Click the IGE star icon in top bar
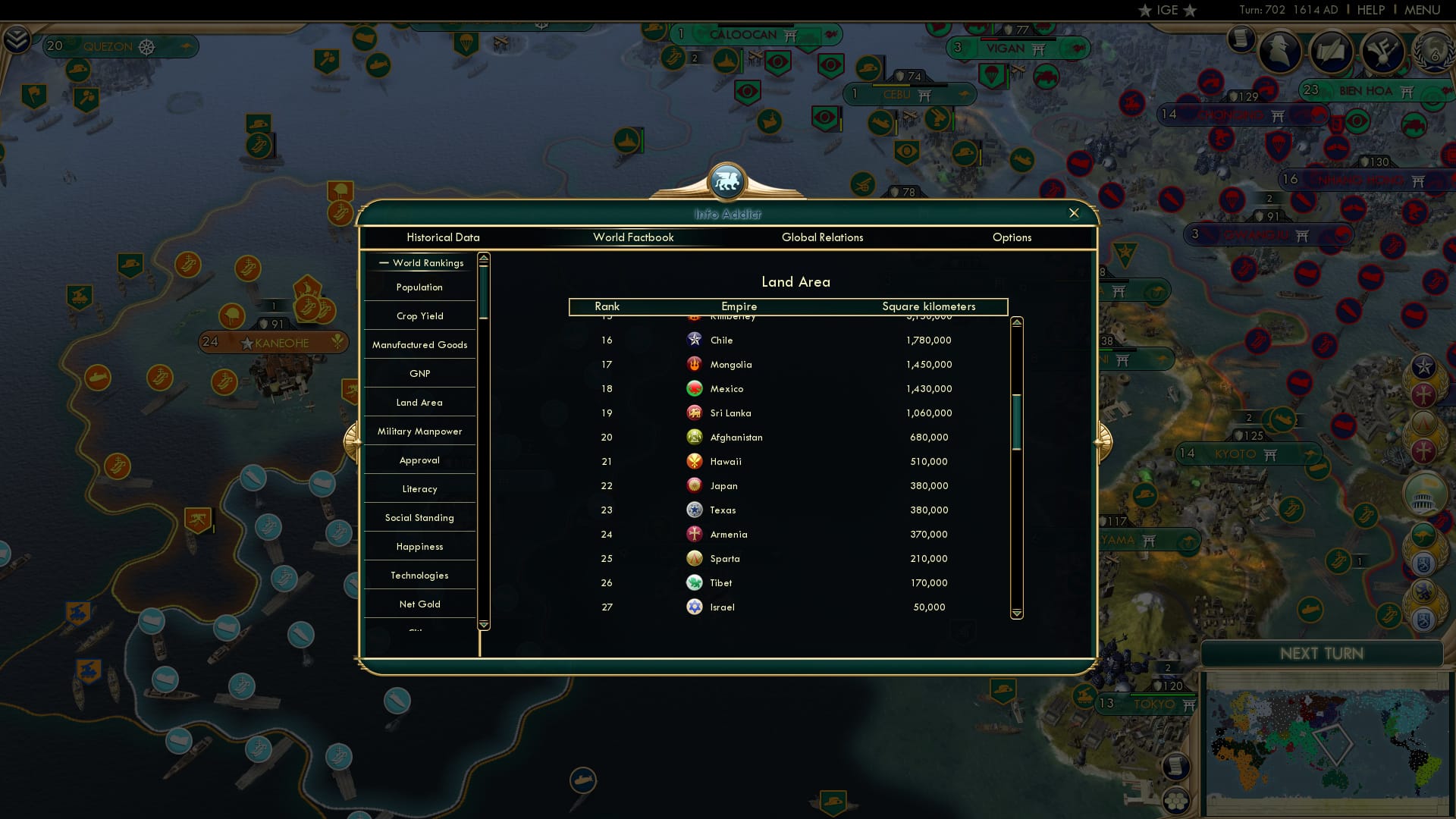This screenshot has height=819, width=1456. tap(1145, 10)
